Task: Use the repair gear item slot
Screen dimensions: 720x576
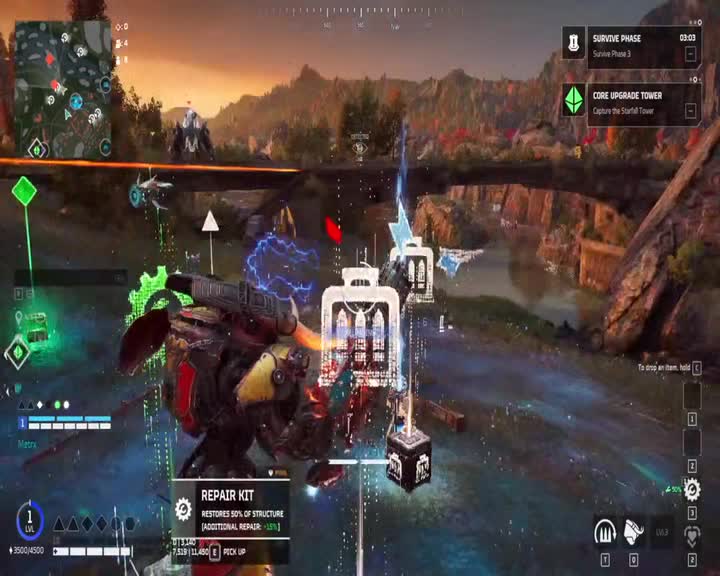Action: 691,489
